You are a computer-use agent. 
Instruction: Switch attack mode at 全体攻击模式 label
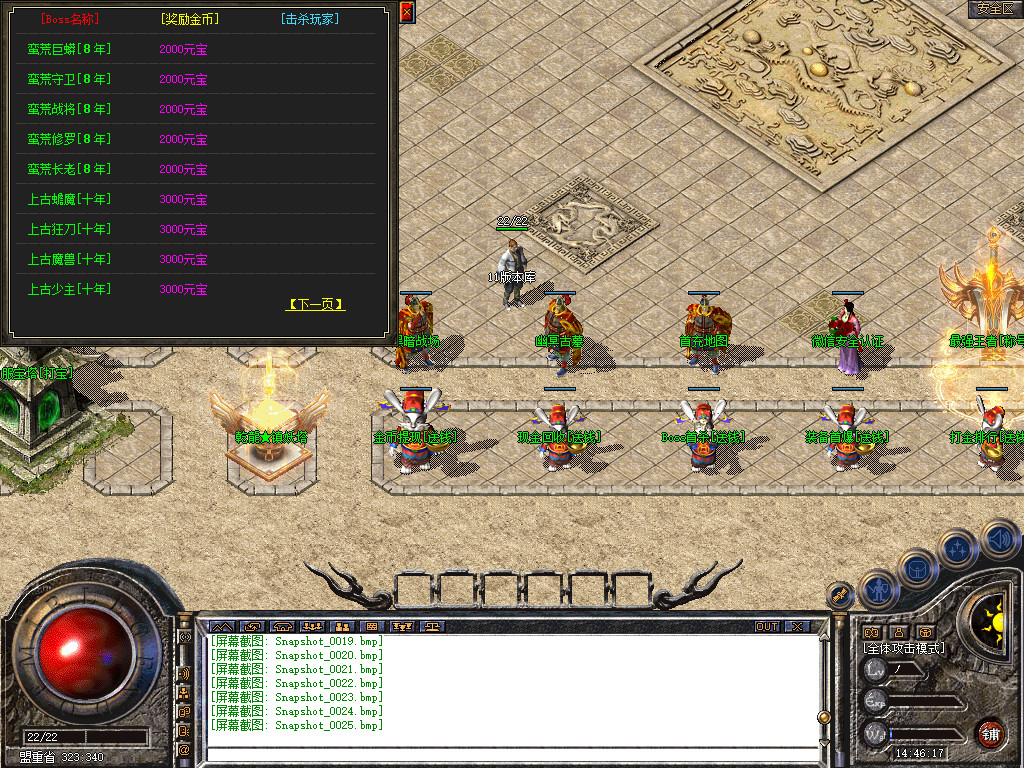904,648
